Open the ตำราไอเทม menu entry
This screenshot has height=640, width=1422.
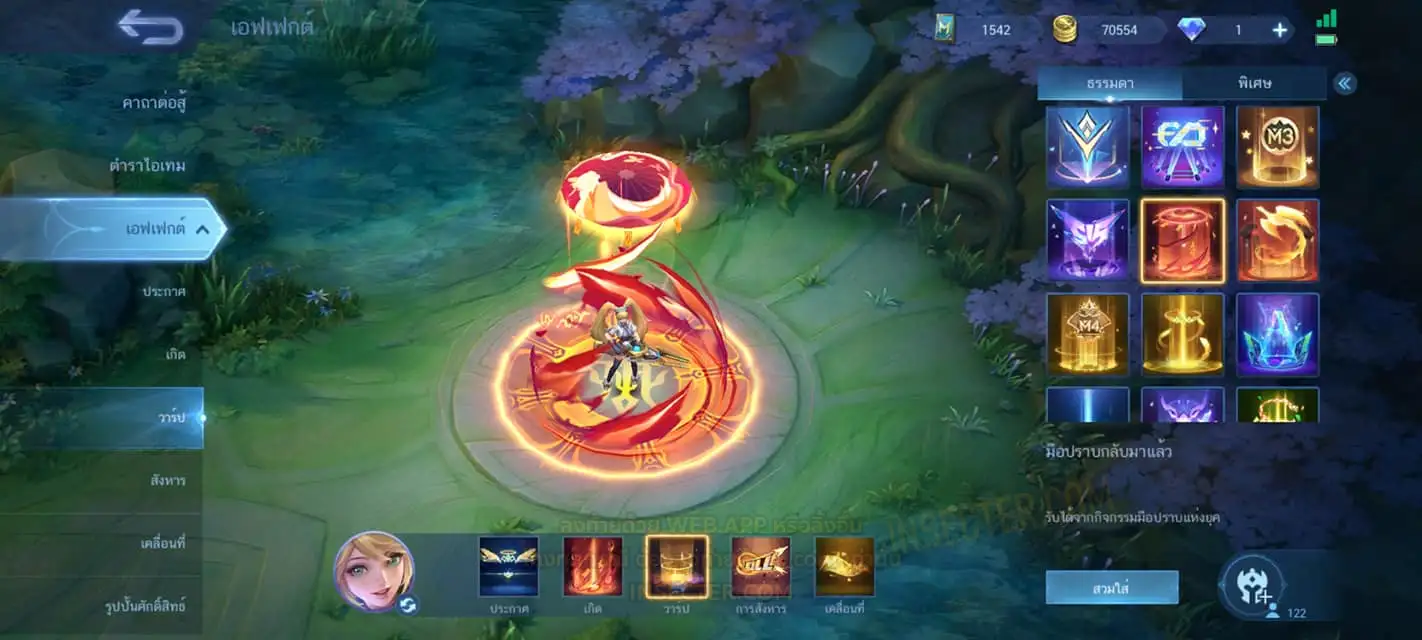coord(147,165)
